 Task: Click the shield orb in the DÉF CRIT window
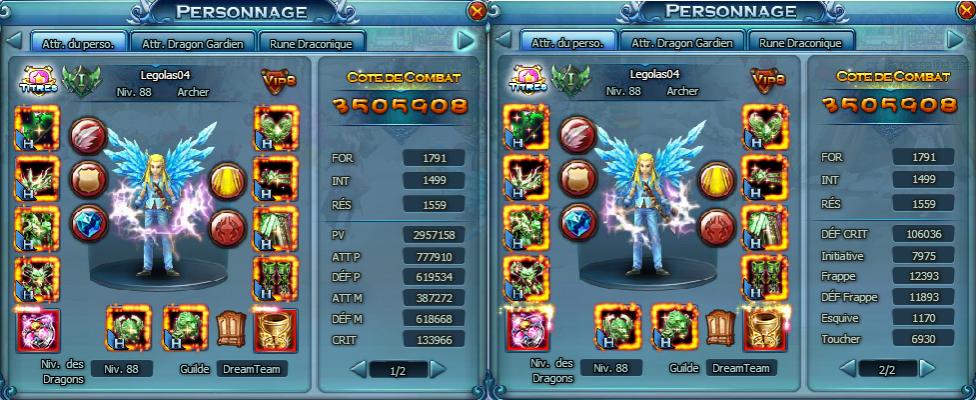coord(575,177)
